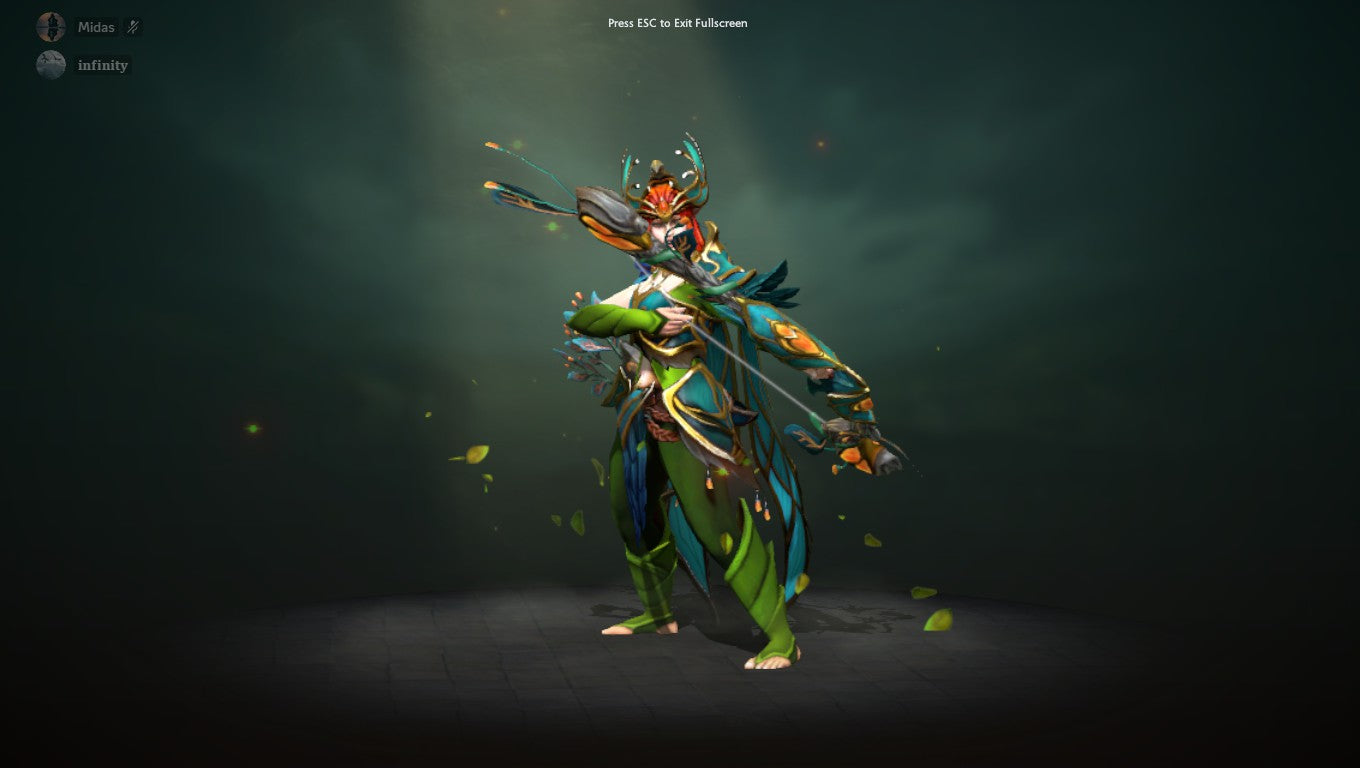This screenshot has height=768, width=1360.
Task: Click infinity's cloud avatar icon
Action: point(50,64)
